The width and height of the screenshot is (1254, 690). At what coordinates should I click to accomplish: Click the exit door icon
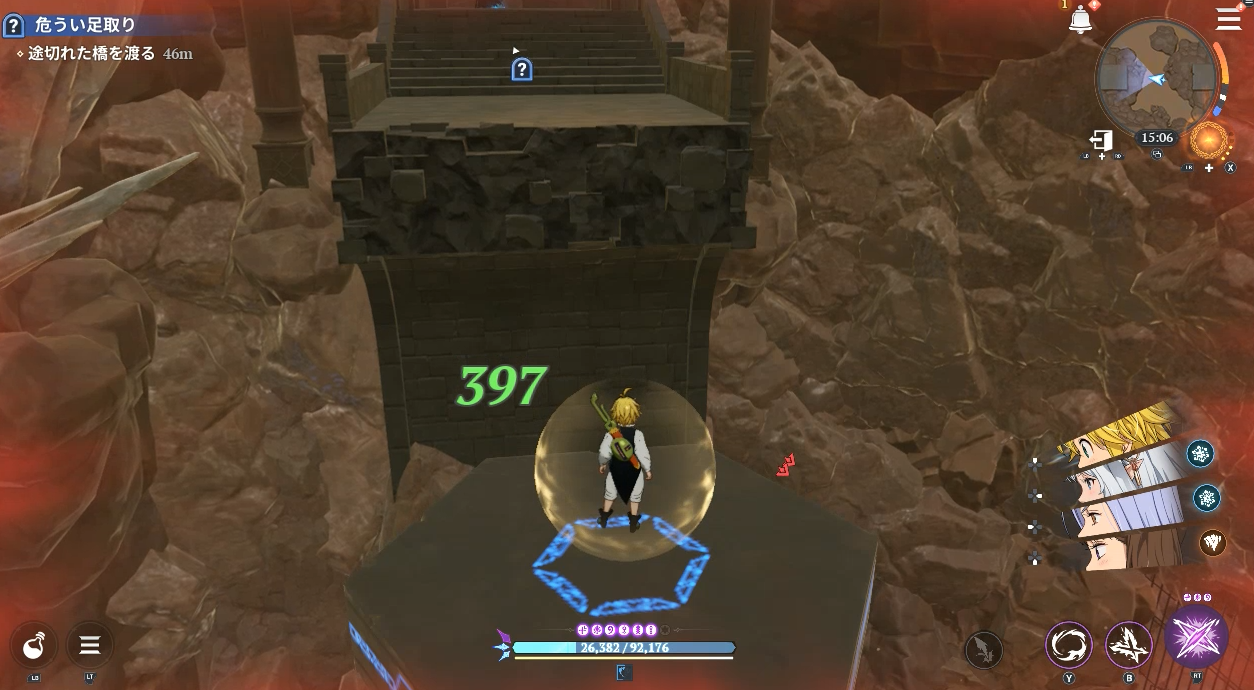1101,140
